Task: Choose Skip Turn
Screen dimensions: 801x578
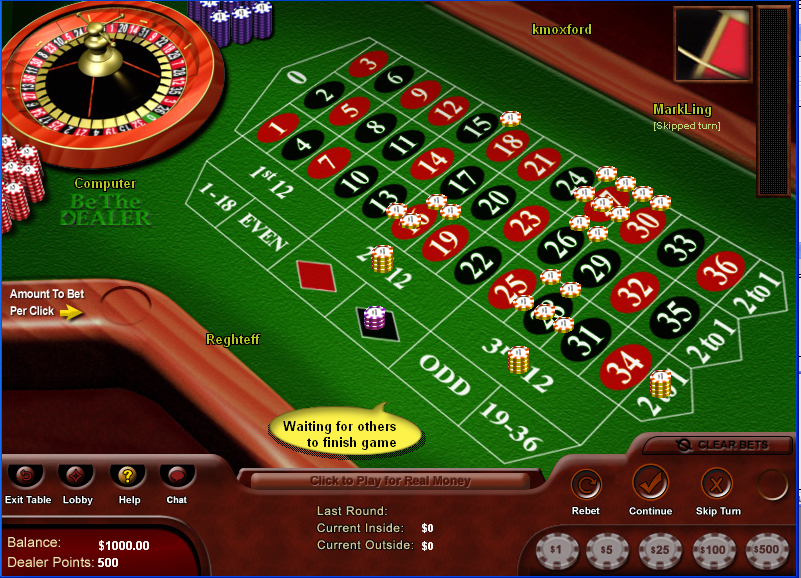Action: (717, 485)
